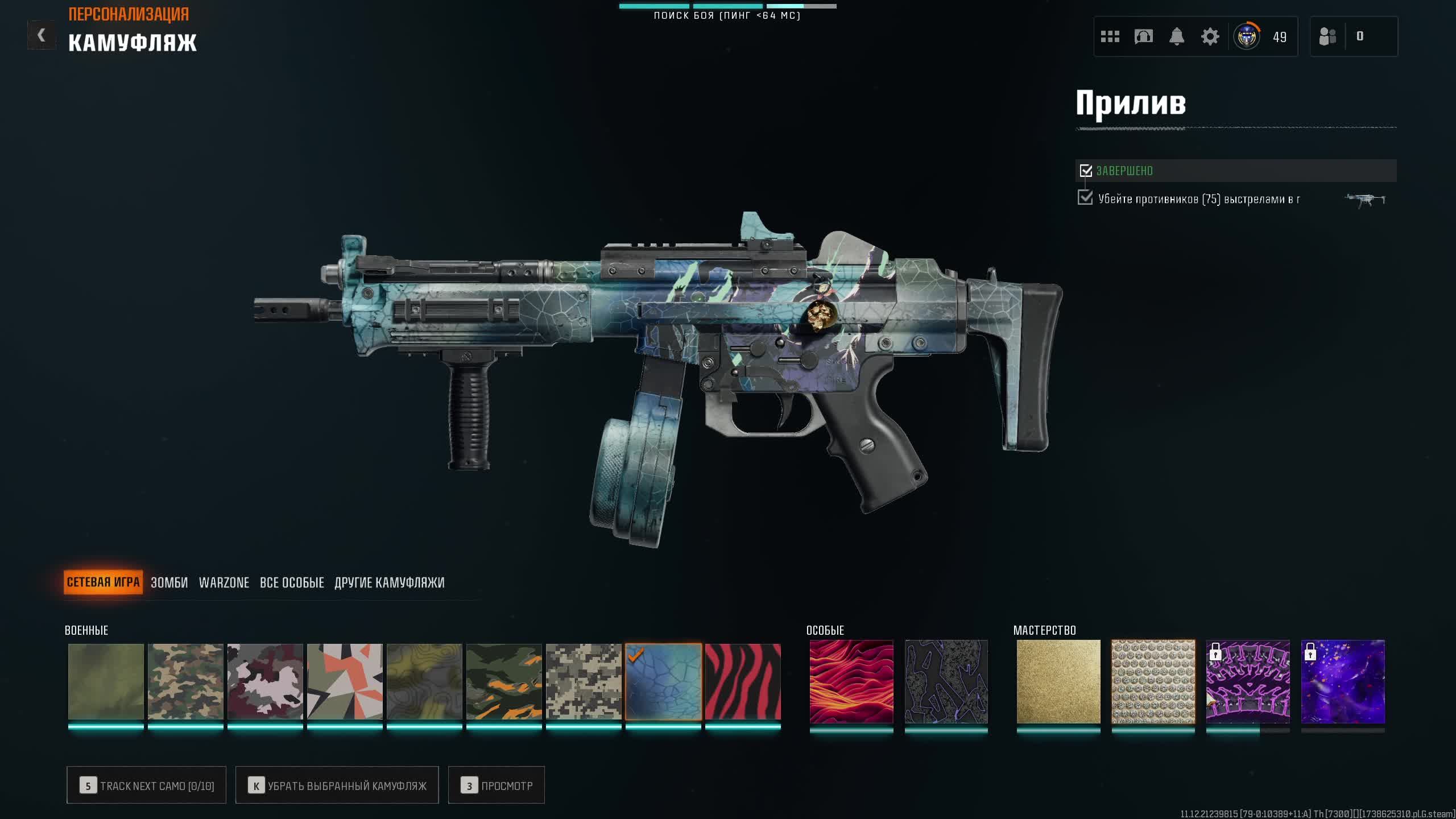The height and width of the screenshot is (819, 1456).
Task: Apply the gold mastery camo
Action: pos(1058,681)
